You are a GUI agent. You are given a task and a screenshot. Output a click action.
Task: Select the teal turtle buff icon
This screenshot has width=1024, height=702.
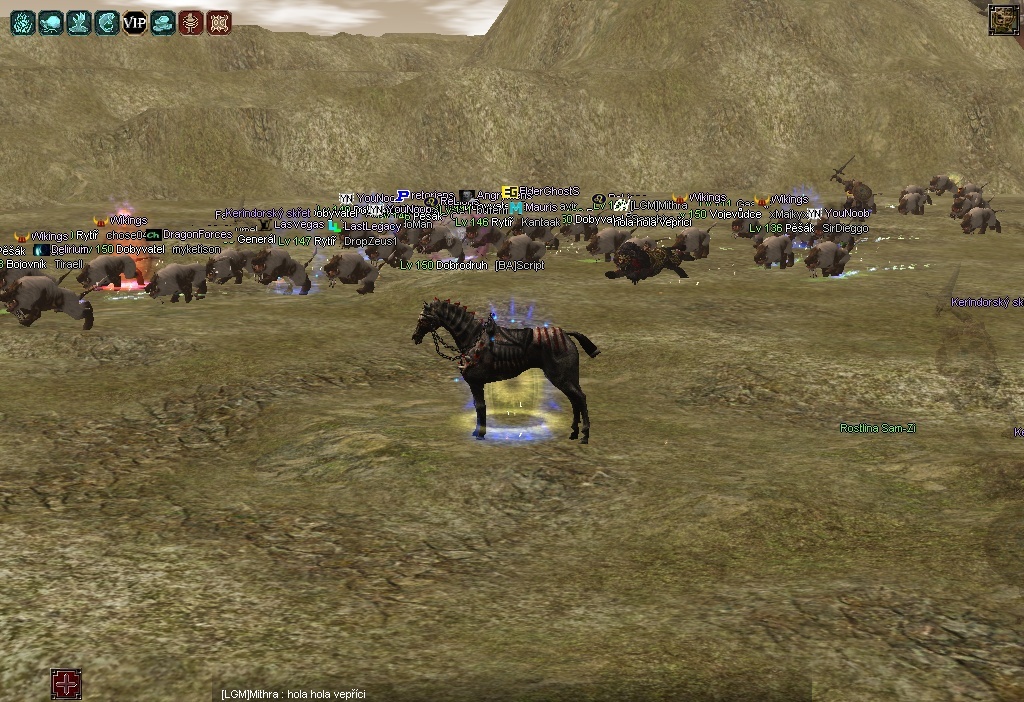pos(50,23)
